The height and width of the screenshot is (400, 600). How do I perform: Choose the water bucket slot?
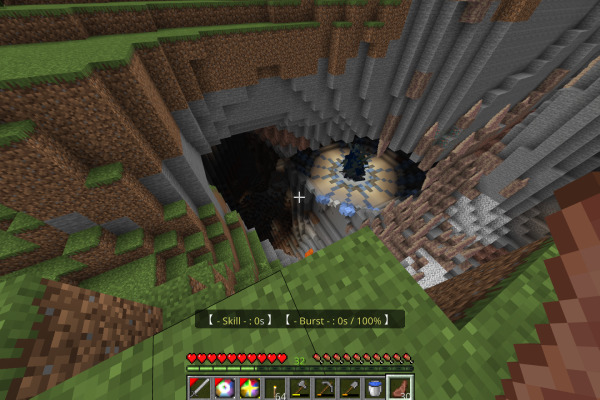click(x=375, y=387)
